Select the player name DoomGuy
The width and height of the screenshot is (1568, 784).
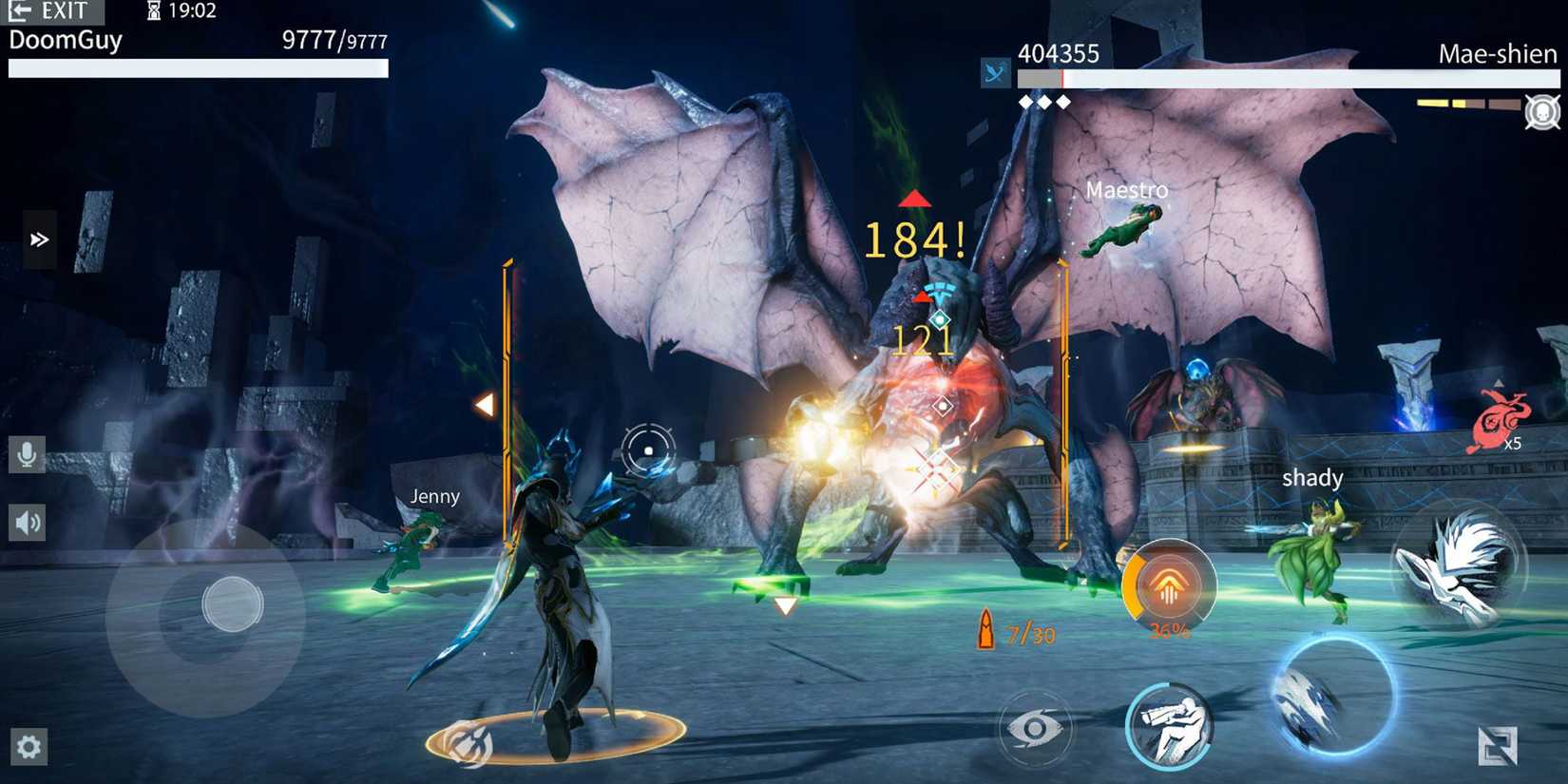click(x=64, y=41)
